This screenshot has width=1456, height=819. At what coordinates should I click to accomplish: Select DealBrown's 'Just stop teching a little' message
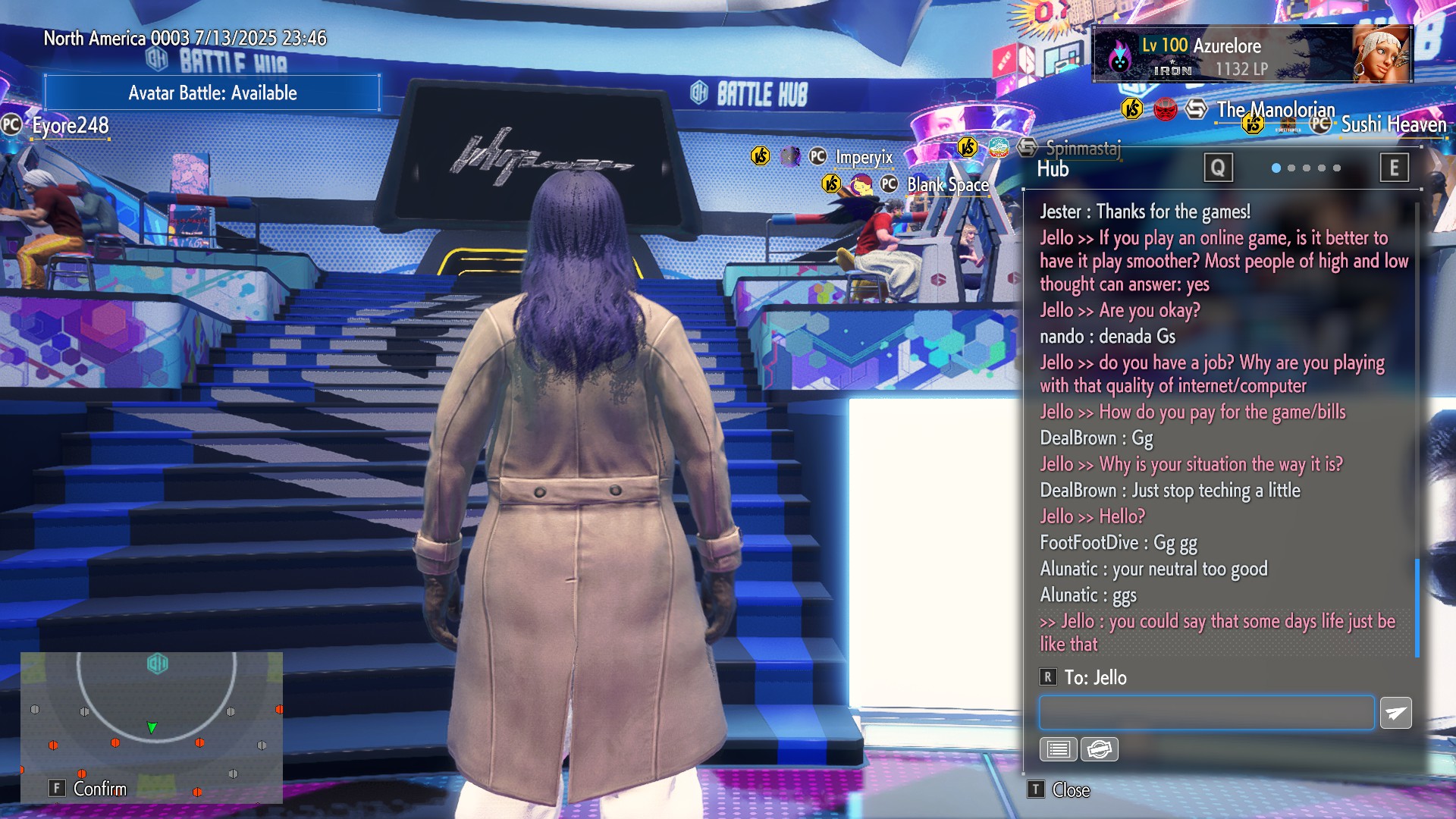coord(1170,491)
